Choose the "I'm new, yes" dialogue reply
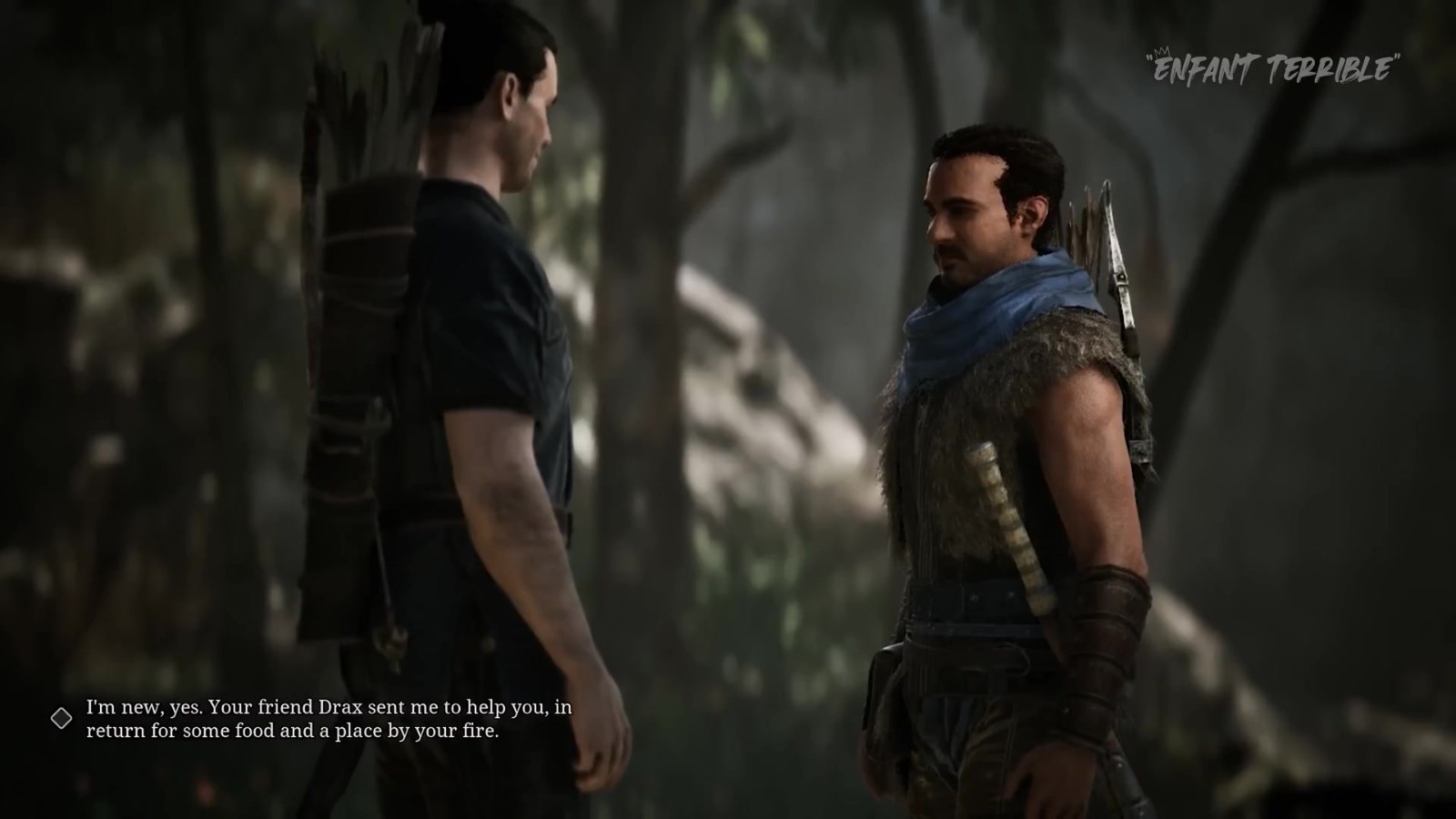1456x819 pixels. tap(329, 718)
